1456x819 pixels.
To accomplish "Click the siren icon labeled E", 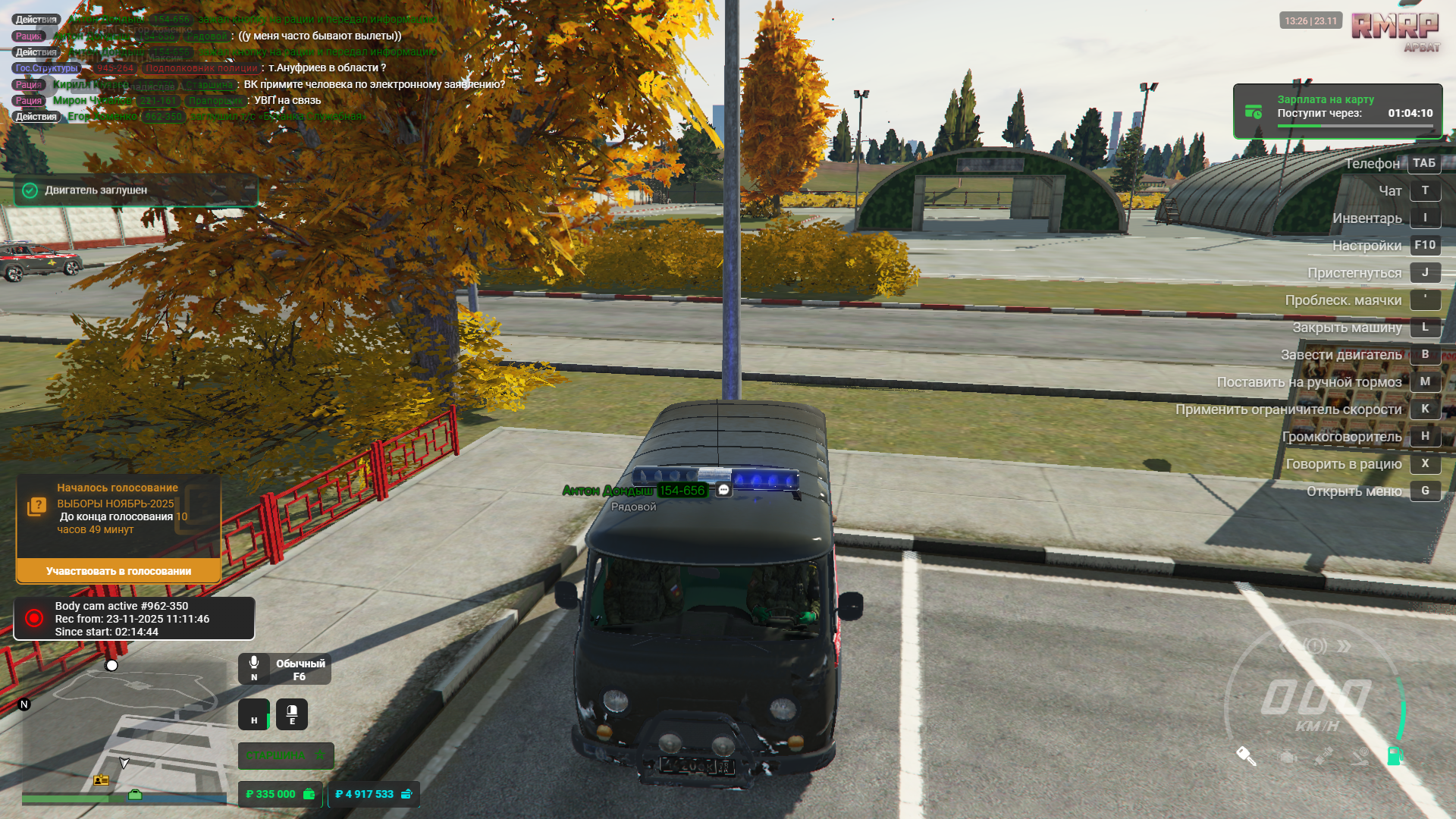I will click(292, 714).
